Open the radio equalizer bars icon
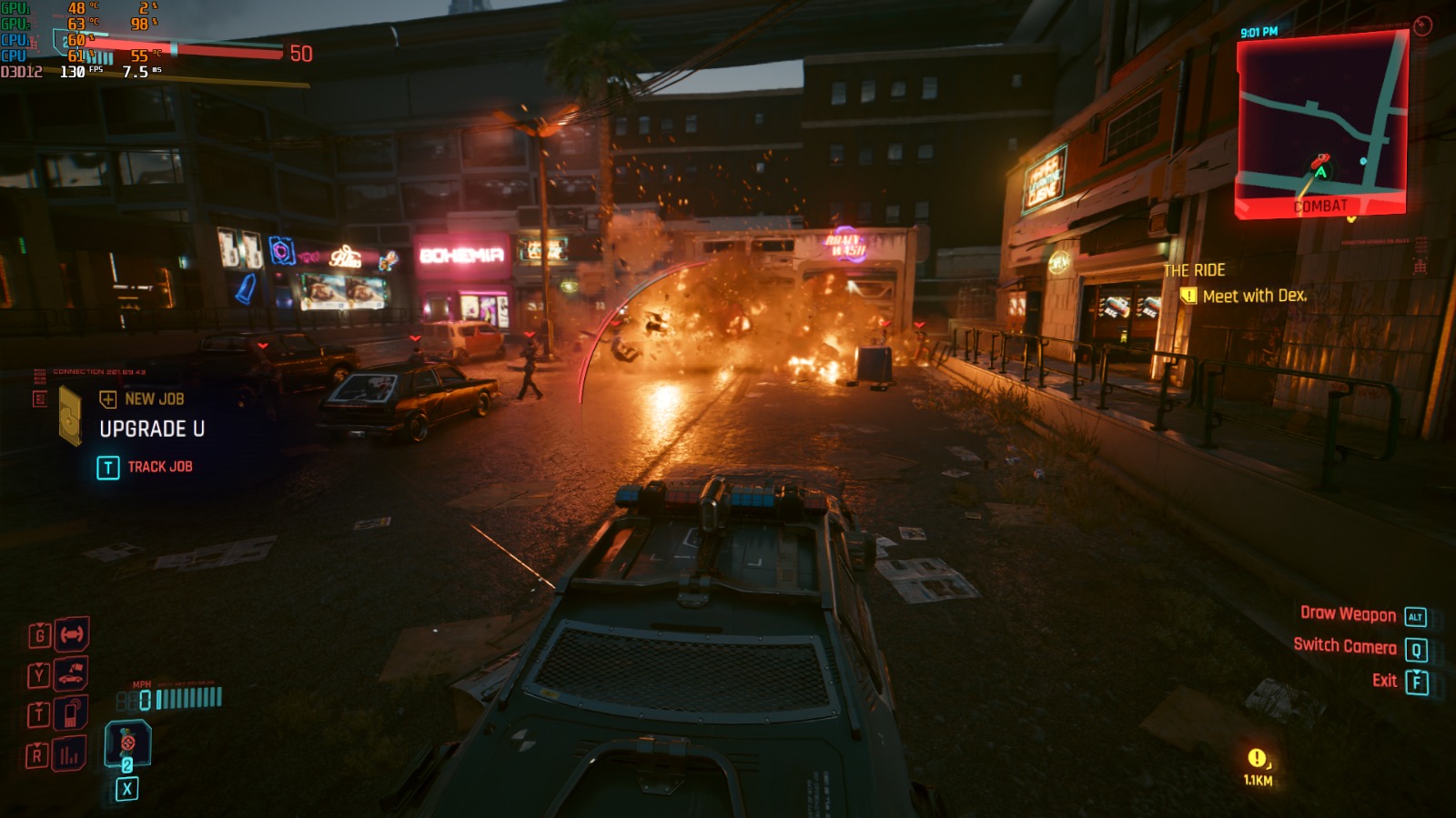Viewport: 1456px width, 818px height. click(69, 754)
